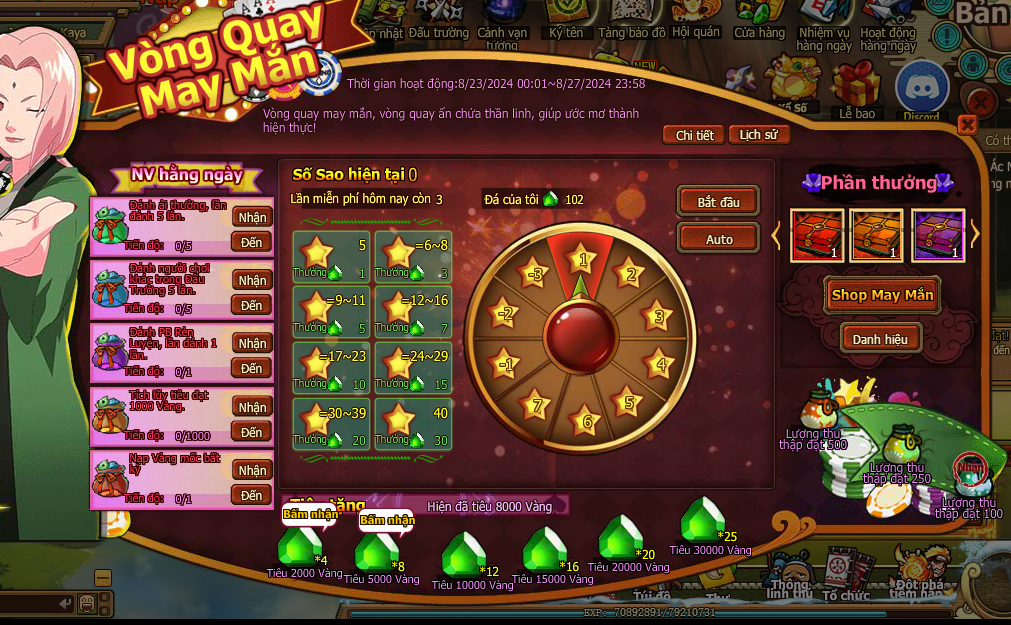Show previous rewards with the left arrow

pyautogui.click(x=775, y=235)
